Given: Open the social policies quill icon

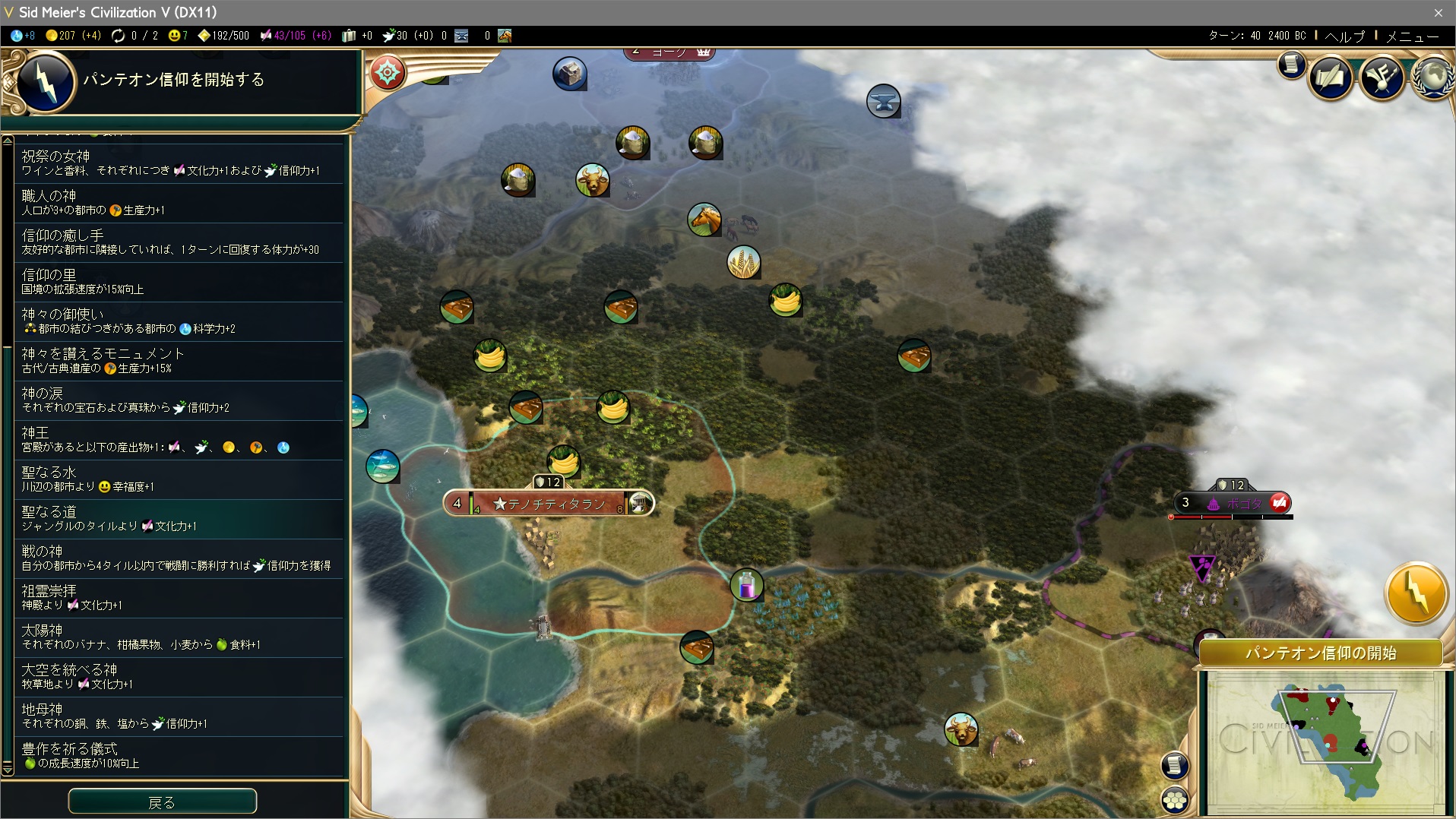Looking at the screenshot, I should pos(1382,77).
